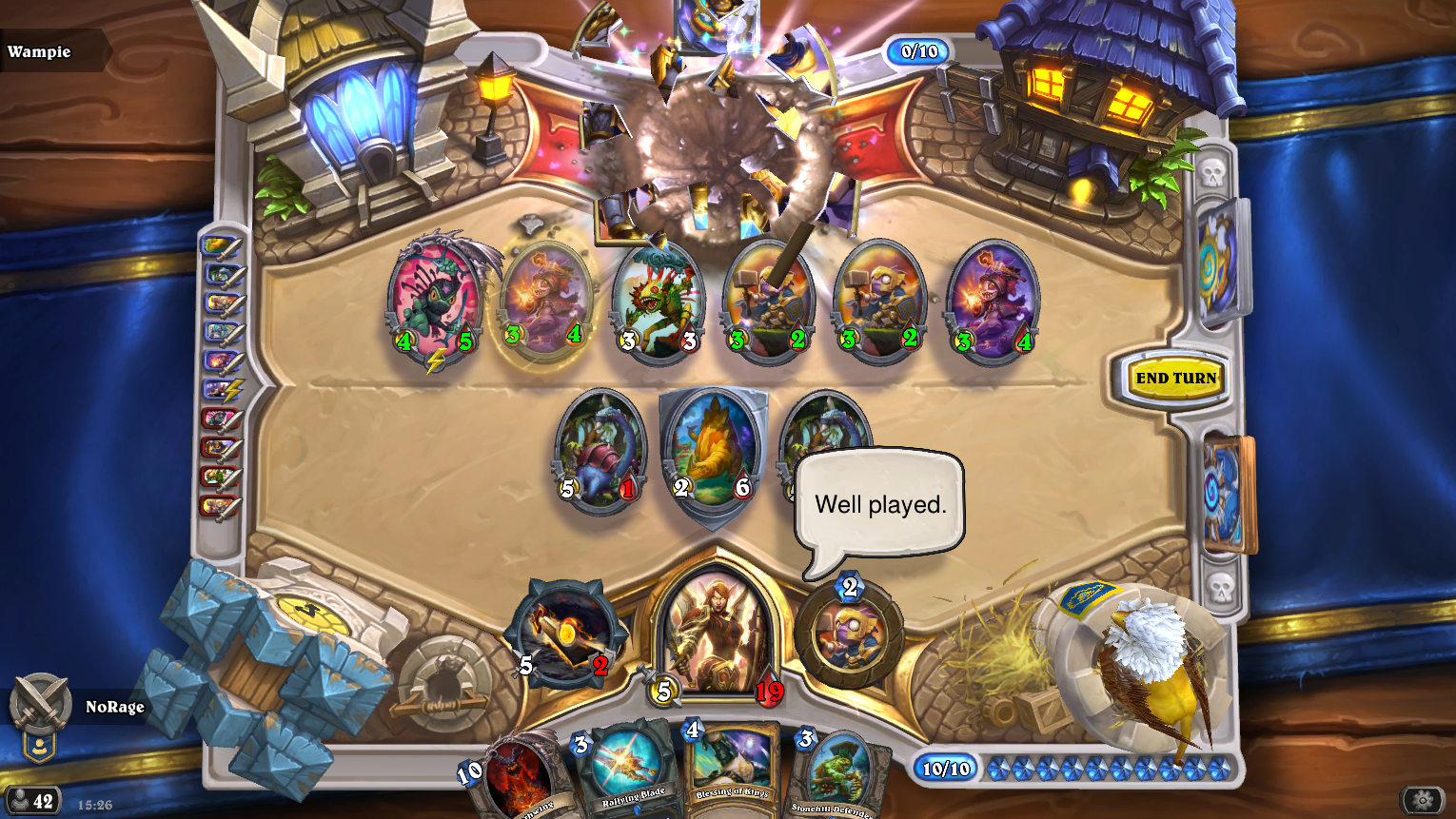Open the friends list showing 42
This screenshot has width=1456, height=819.
pyautogui.click(x=33, y=801)
